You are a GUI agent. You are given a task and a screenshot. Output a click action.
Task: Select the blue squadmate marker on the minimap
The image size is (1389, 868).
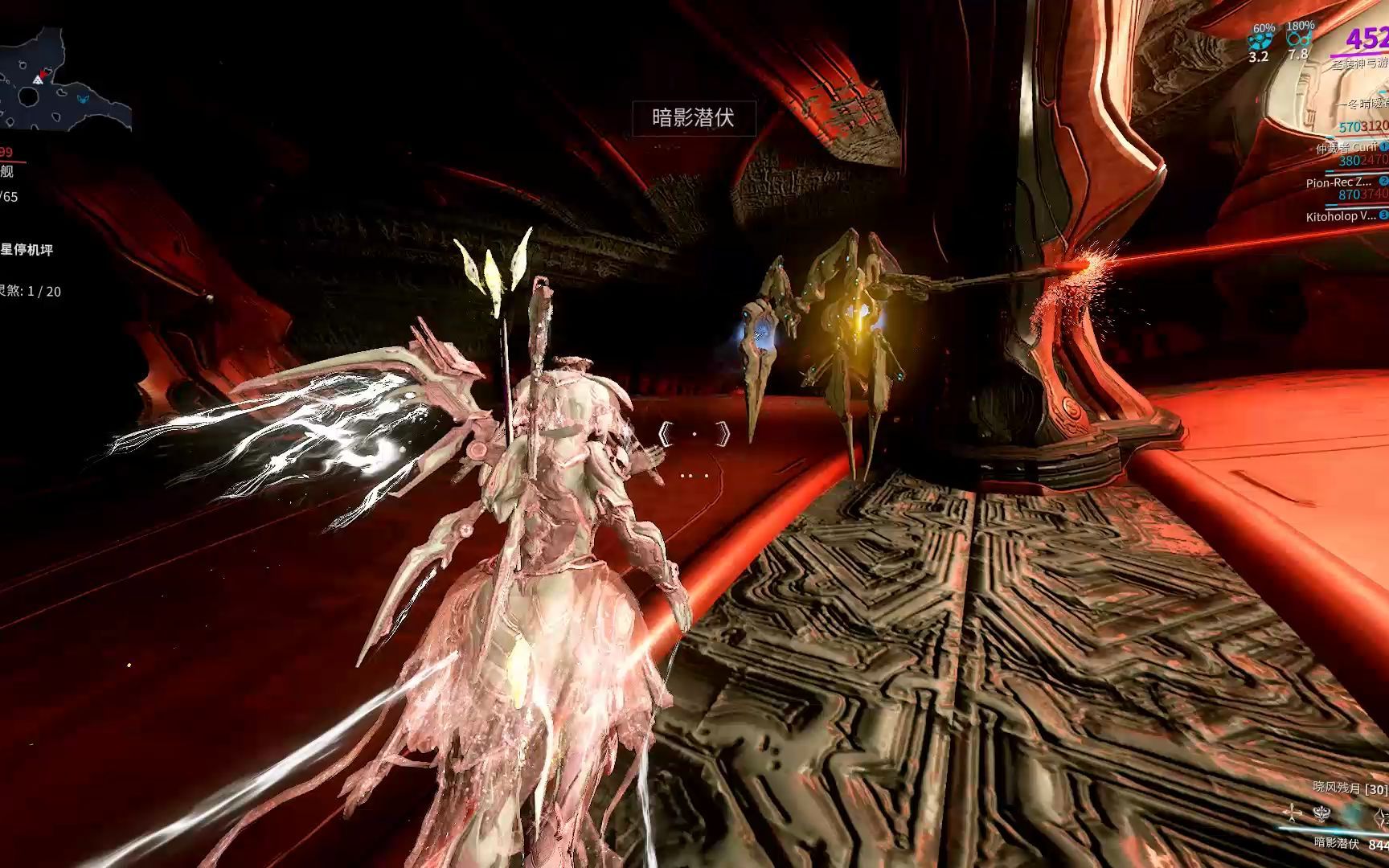point(83,99)
